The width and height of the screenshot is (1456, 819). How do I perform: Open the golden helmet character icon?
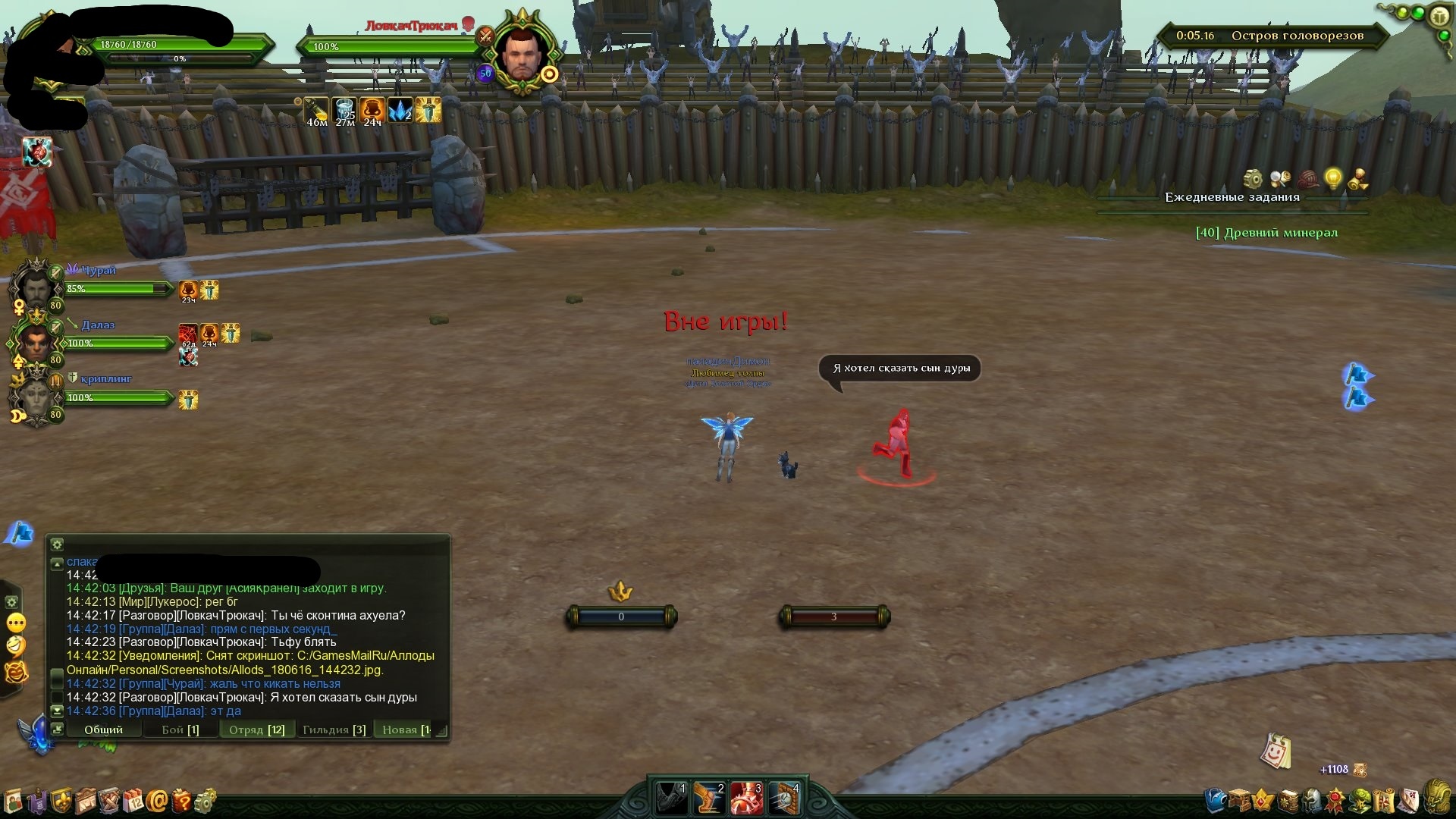1436,798
